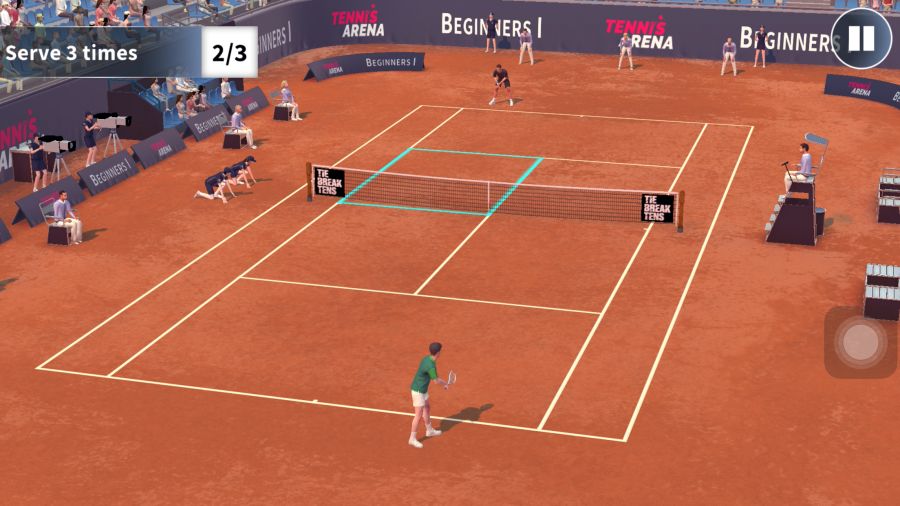
Task: Tap the virtual joystick control
Action: 860,342
